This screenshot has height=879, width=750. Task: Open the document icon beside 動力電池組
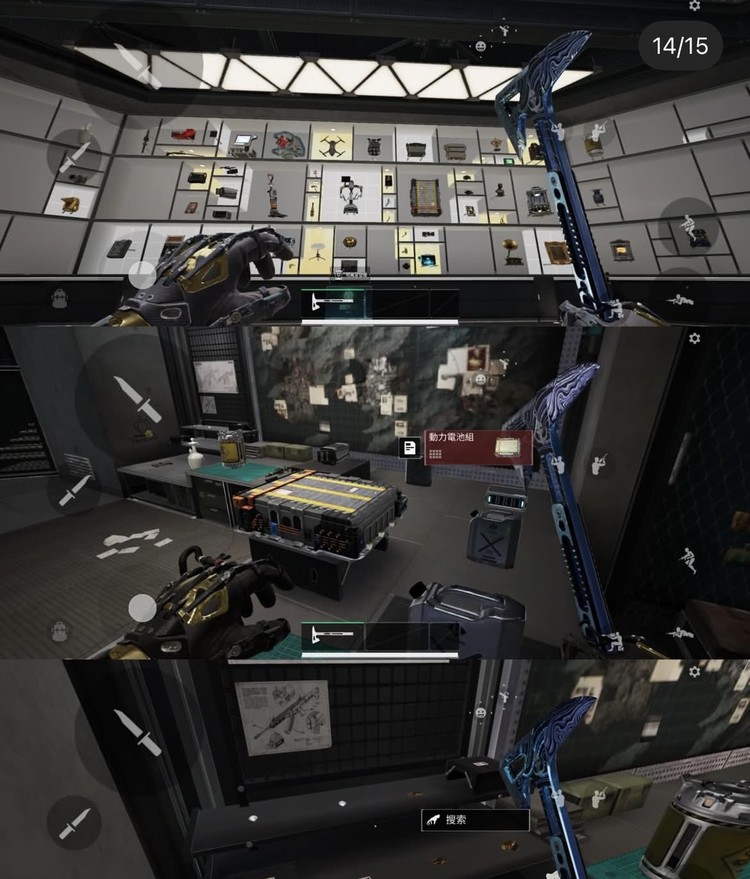(x=408, y=448)
